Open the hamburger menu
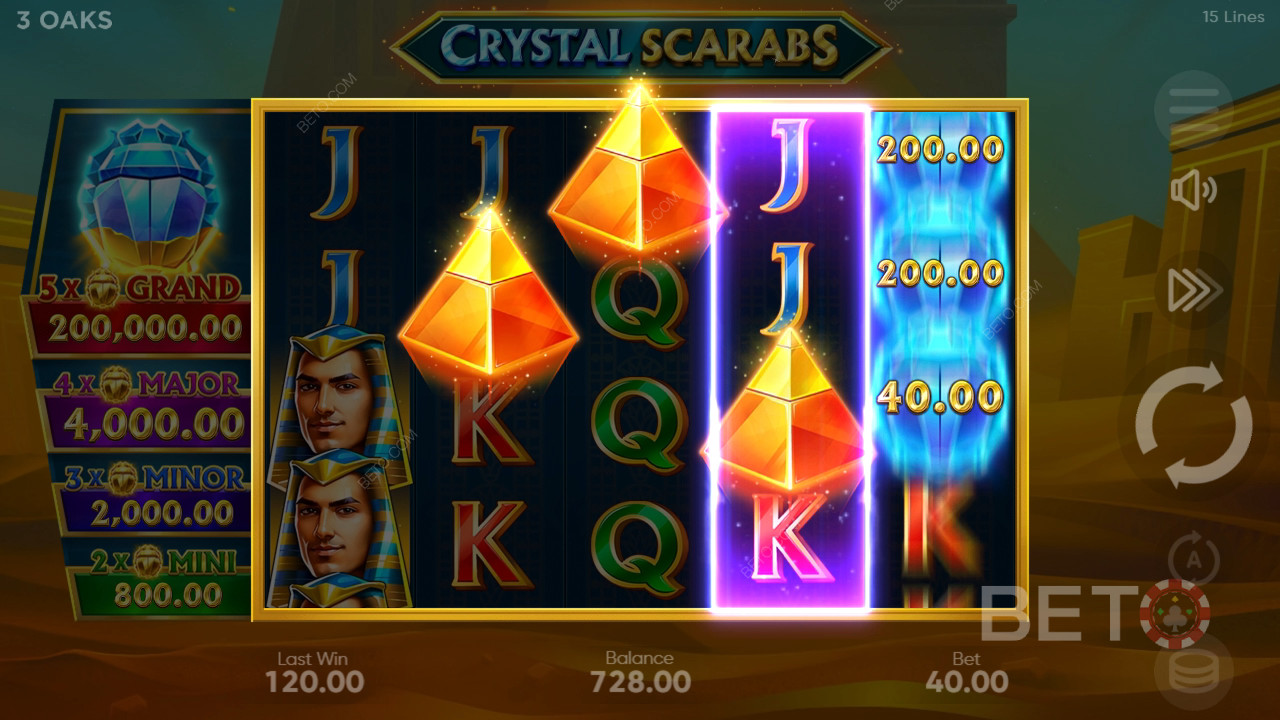The height and width of the screenshot is (720, 1280). tap(1194, 104)
